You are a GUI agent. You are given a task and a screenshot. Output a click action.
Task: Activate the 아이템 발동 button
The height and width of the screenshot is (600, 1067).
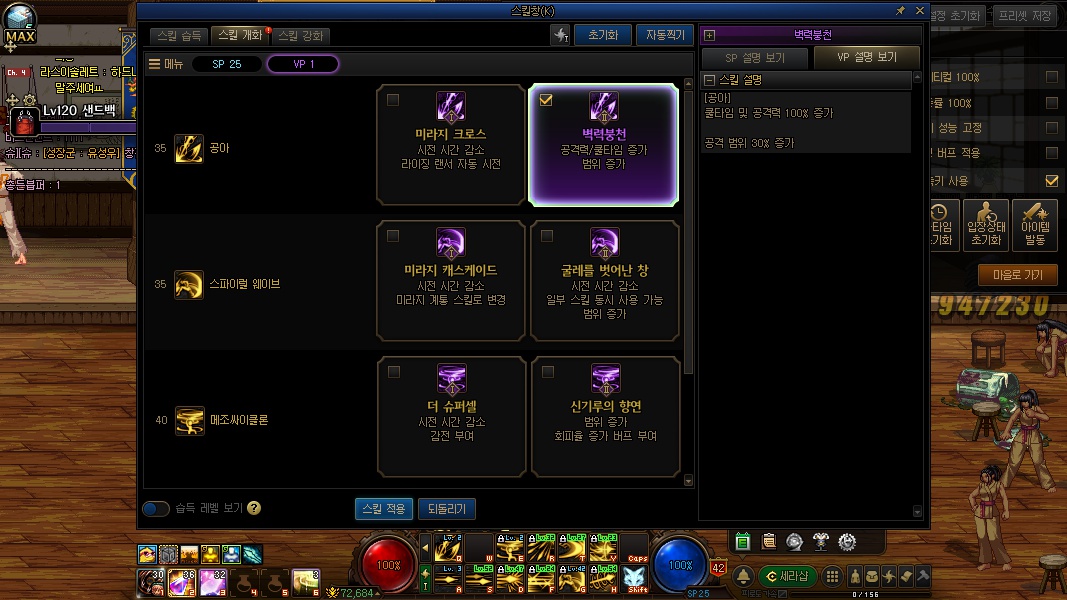click(x=1034, y=223)
